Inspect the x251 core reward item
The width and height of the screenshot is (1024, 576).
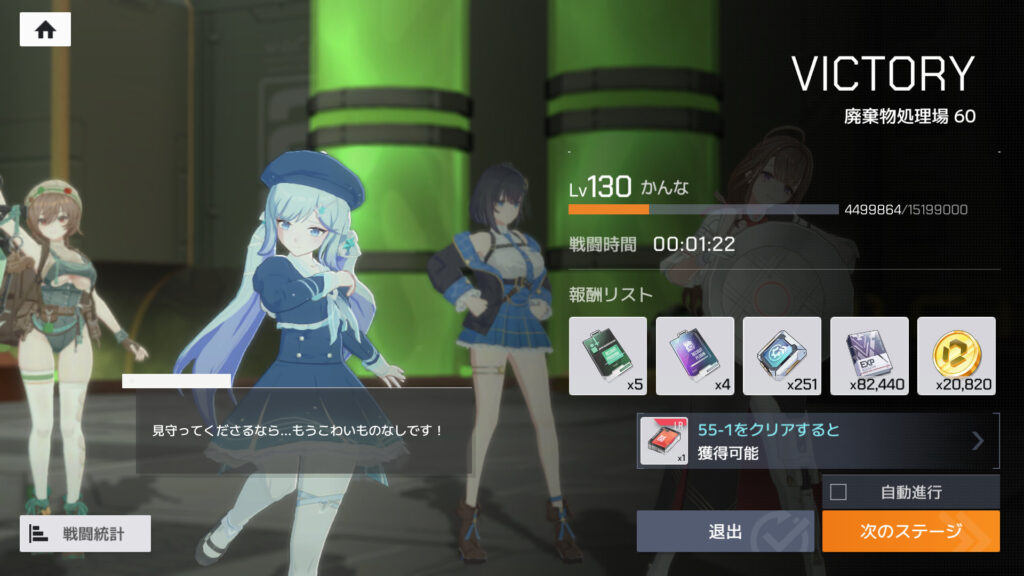pos(782,356)
